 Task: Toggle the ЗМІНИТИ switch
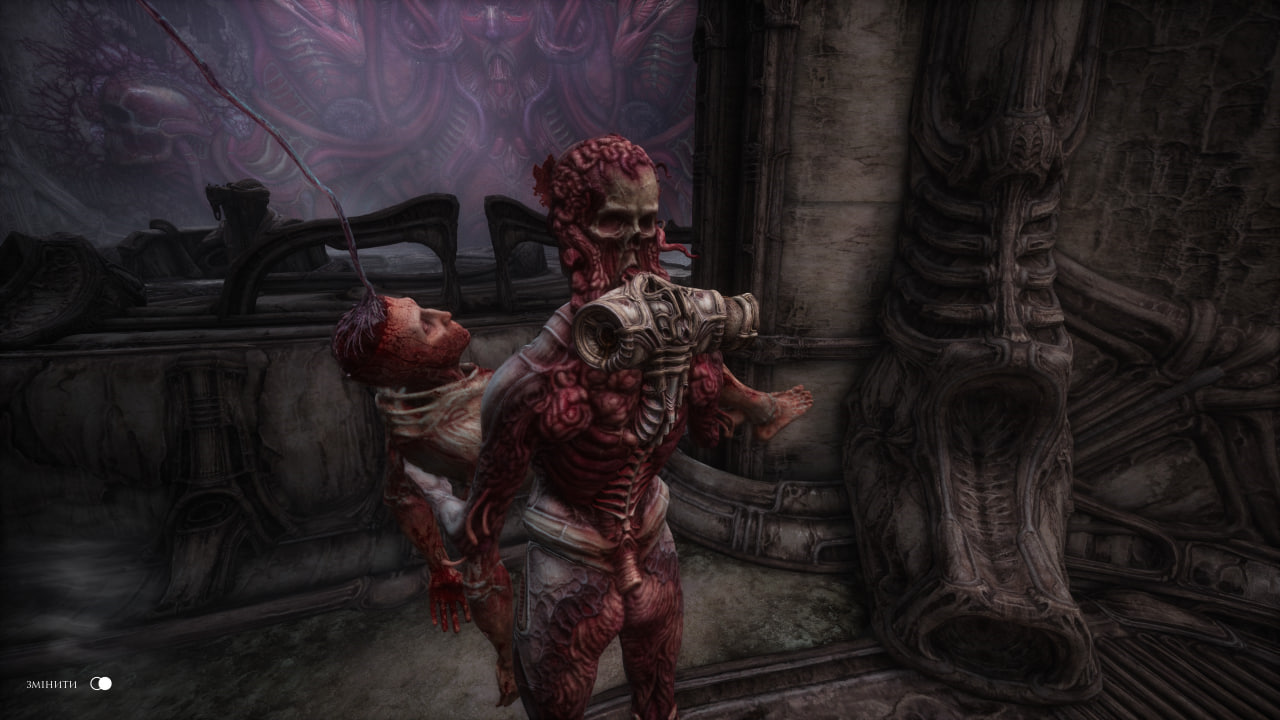point(101,683)
